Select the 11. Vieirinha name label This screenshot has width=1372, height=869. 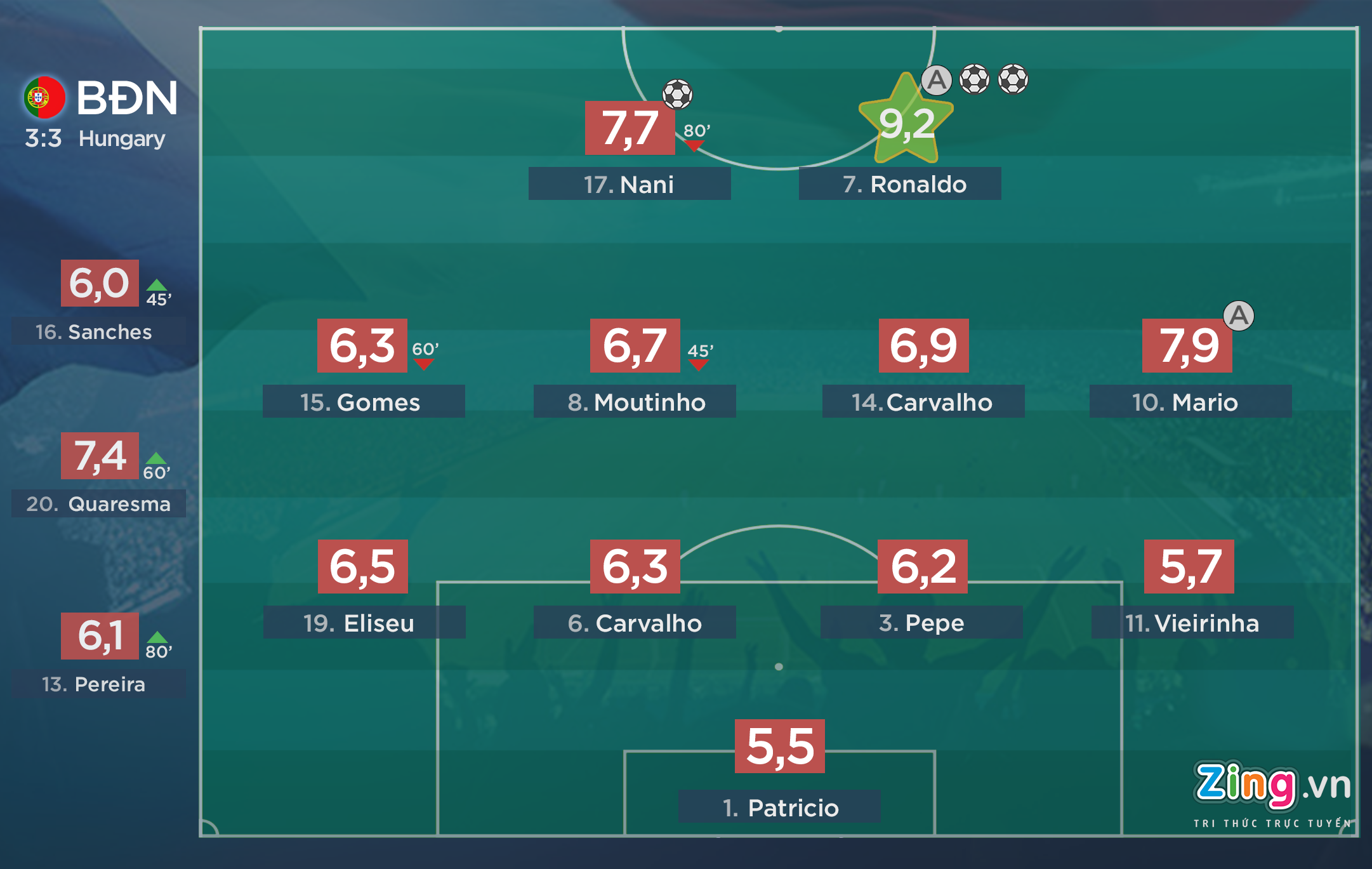(1192, 623)
